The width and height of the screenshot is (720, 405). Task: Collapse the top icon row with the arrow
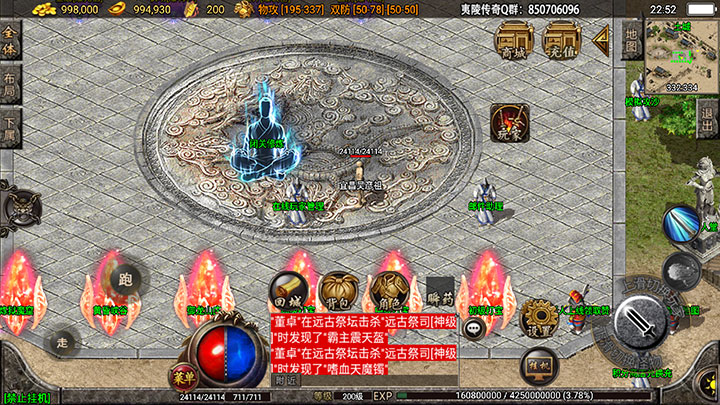(602, 39)
